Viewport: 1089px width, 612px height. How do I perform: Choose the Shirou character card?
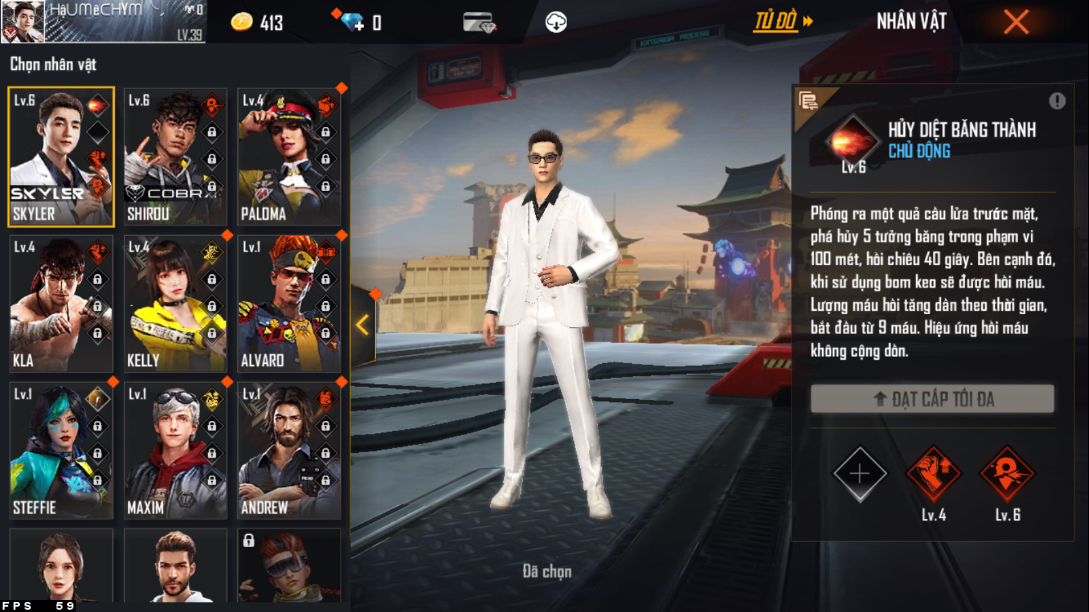[x=175, y=156]
